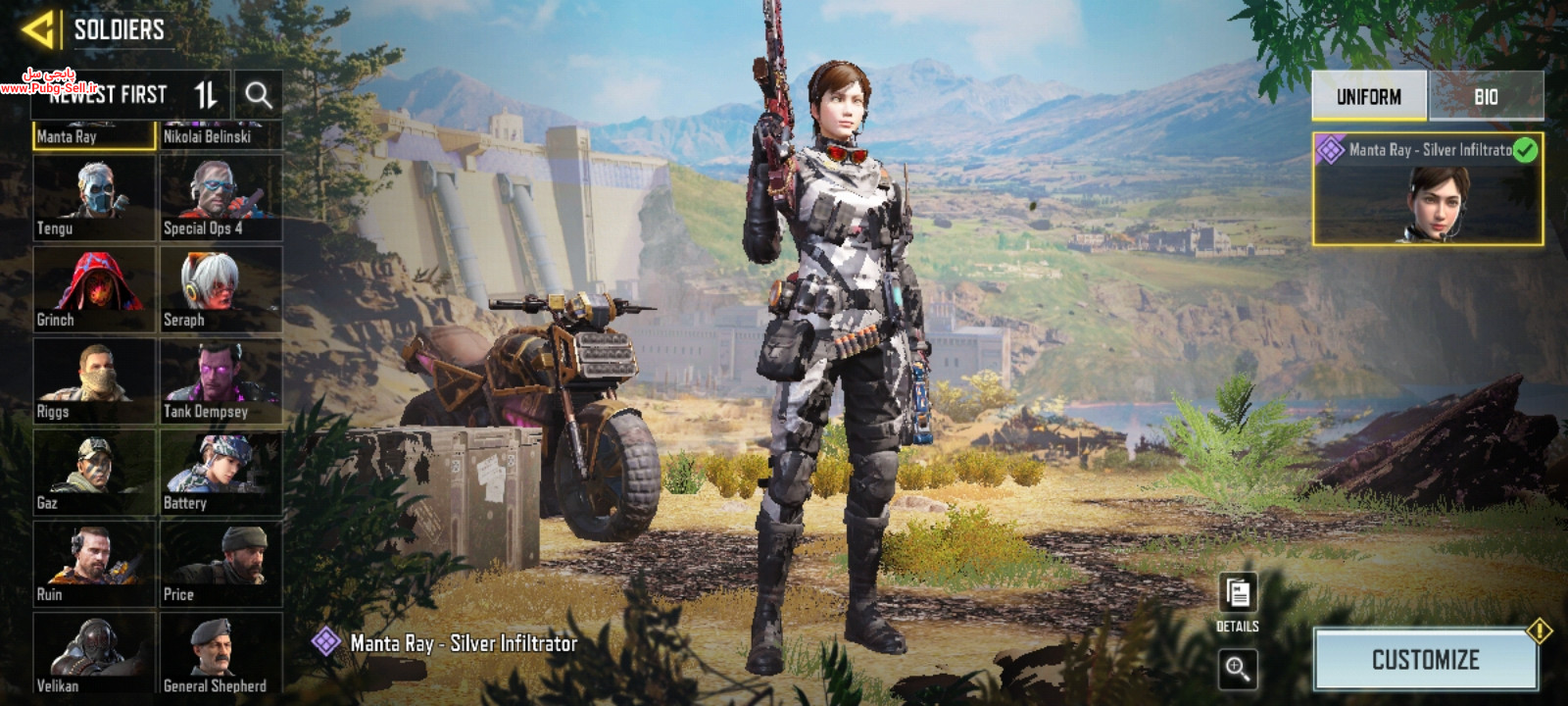Select the Ruin soldier tile
Viewport: 1568px width, 706px height.
tap(94, 564)
